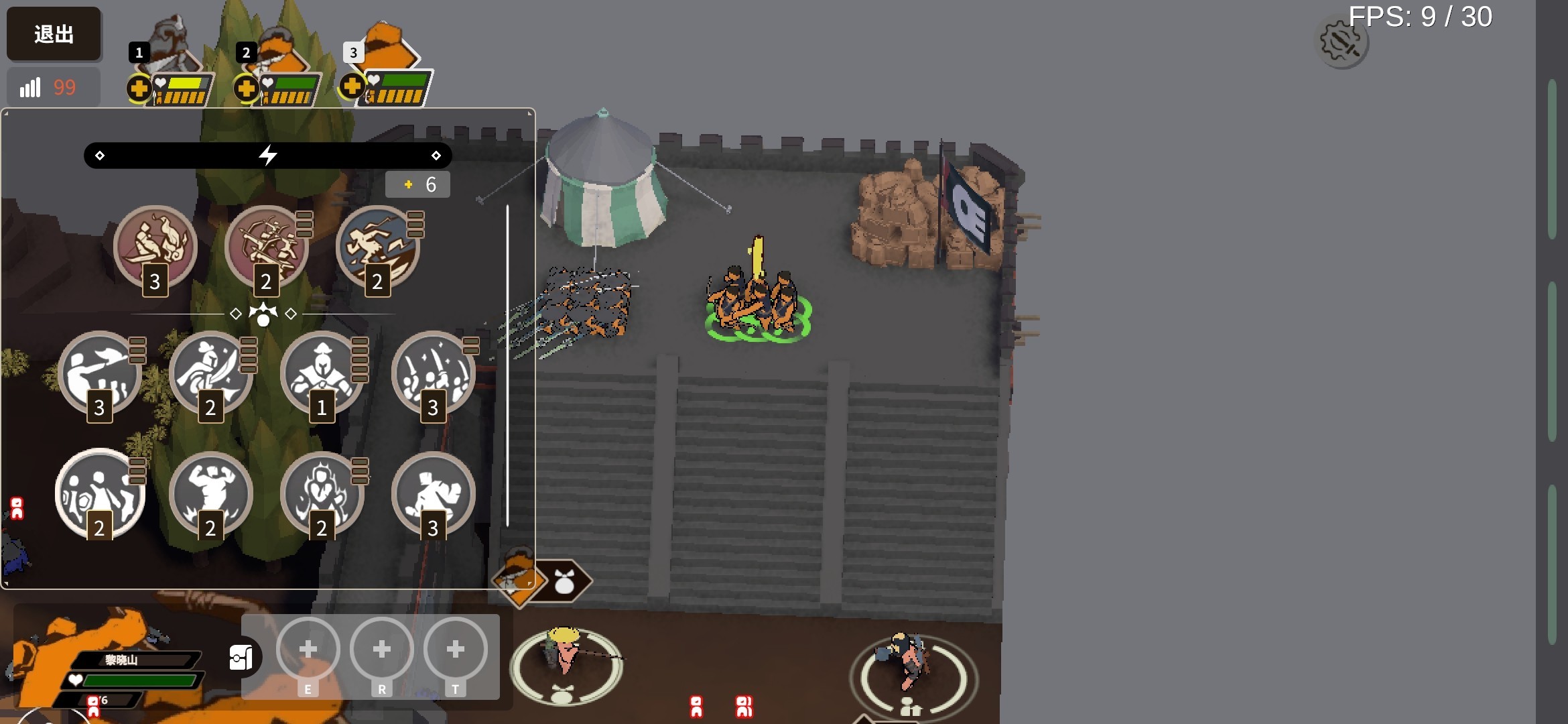
Task: Select the highlighted shield group skill
Action: point(99,493)
